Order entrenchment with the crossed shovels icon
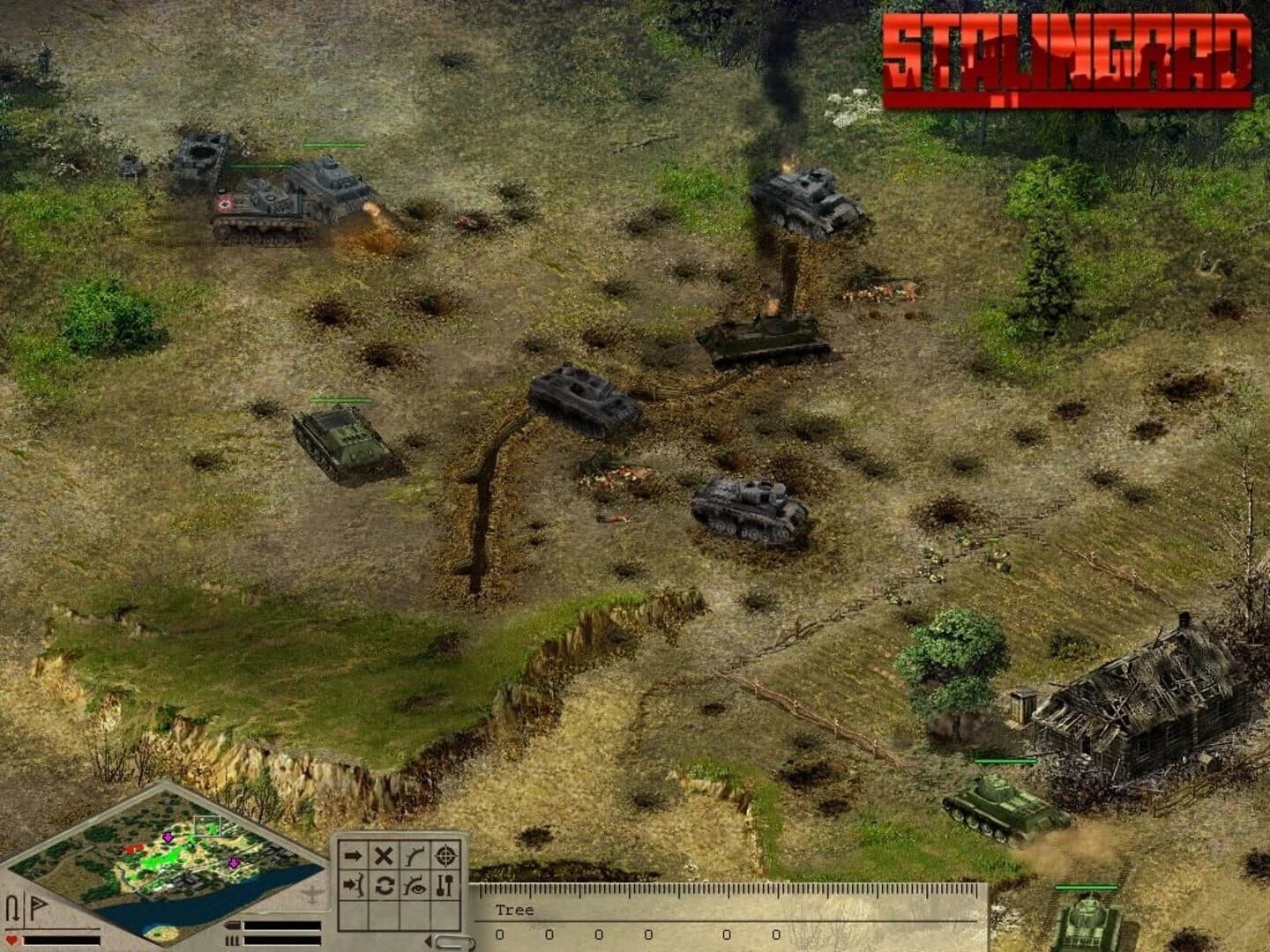 click(x=444, y=886)
